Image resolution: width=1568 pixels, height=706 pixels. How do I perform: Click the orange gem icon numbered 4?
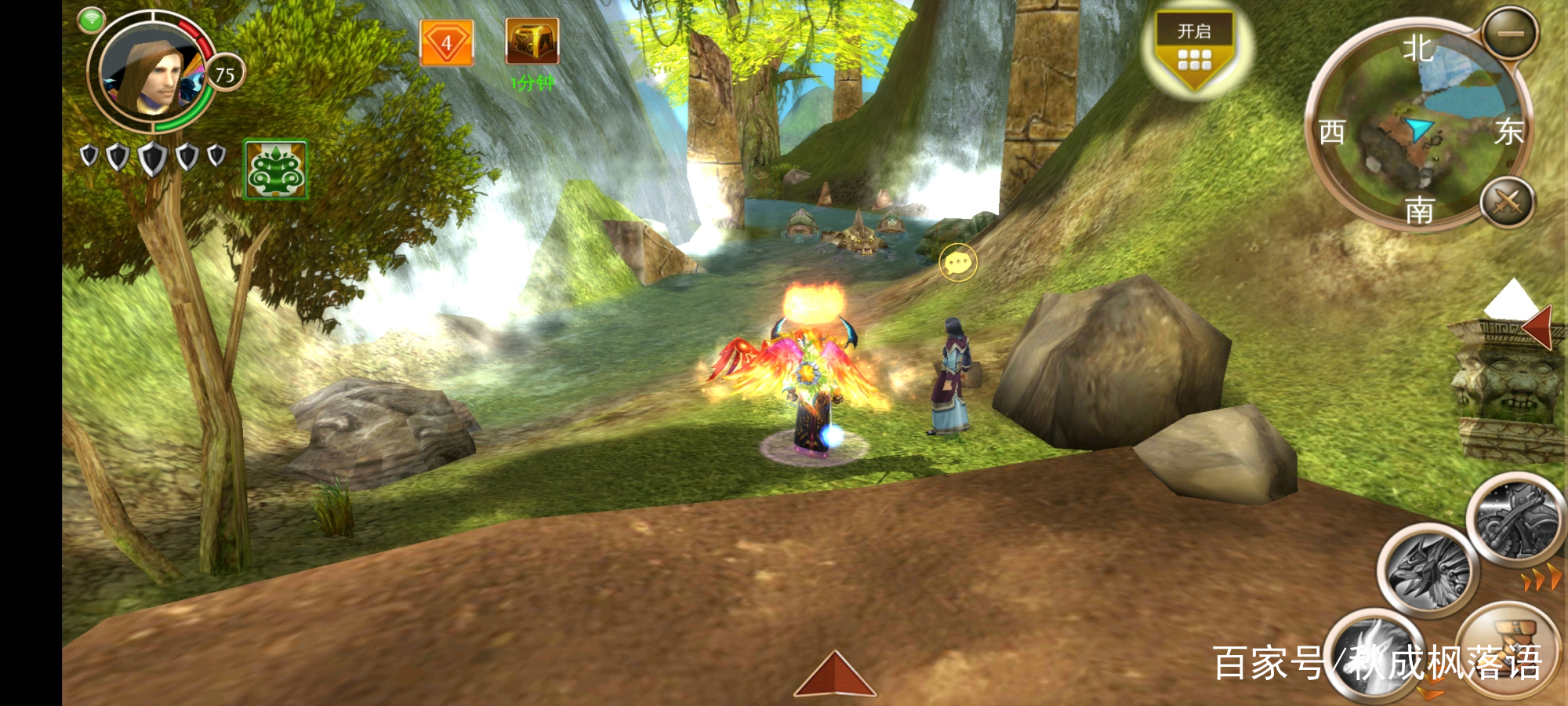(446, 43)
